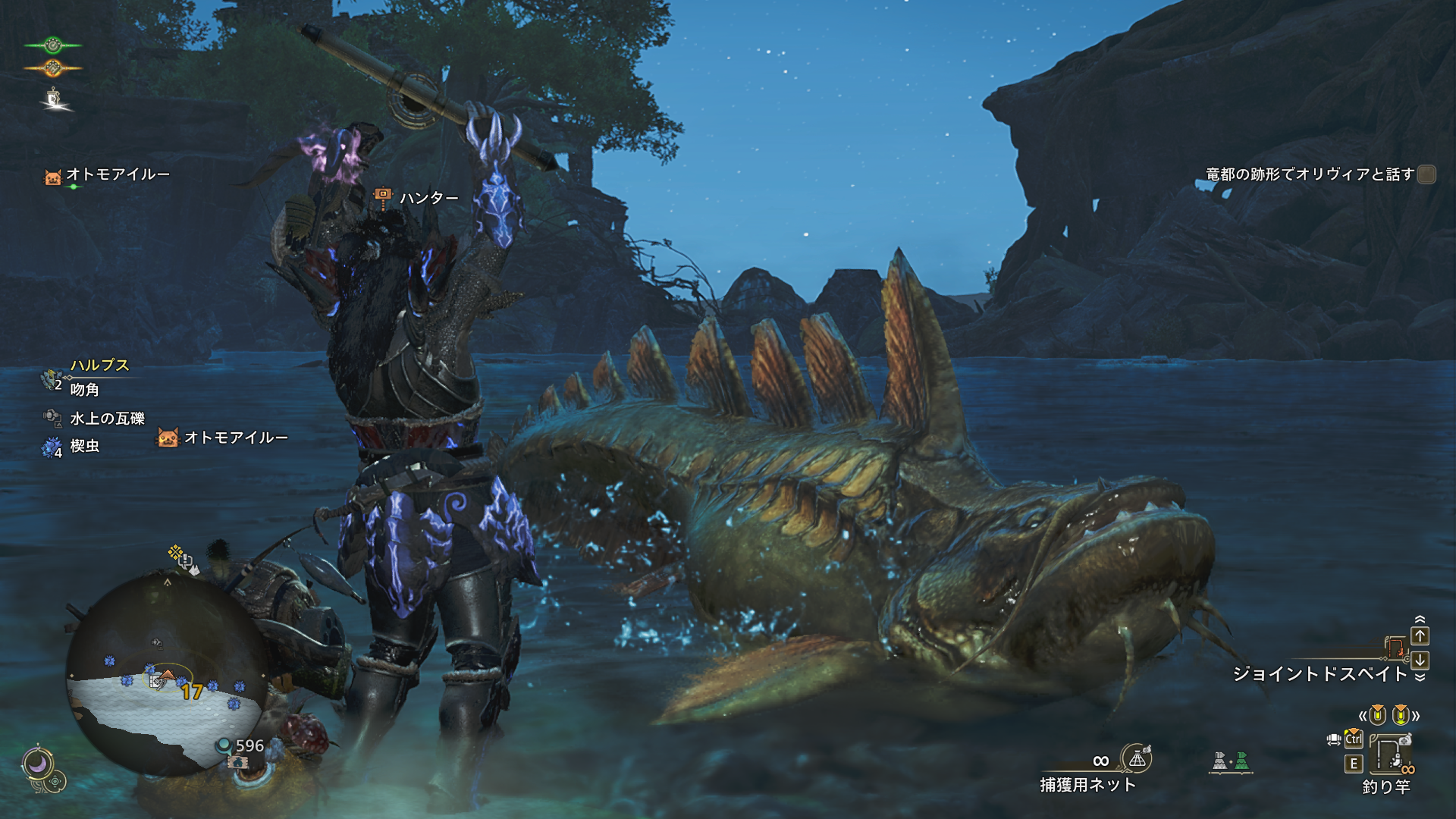Open the 竜都の跡形でオリヴィアと話す objective tracker

1310,174
